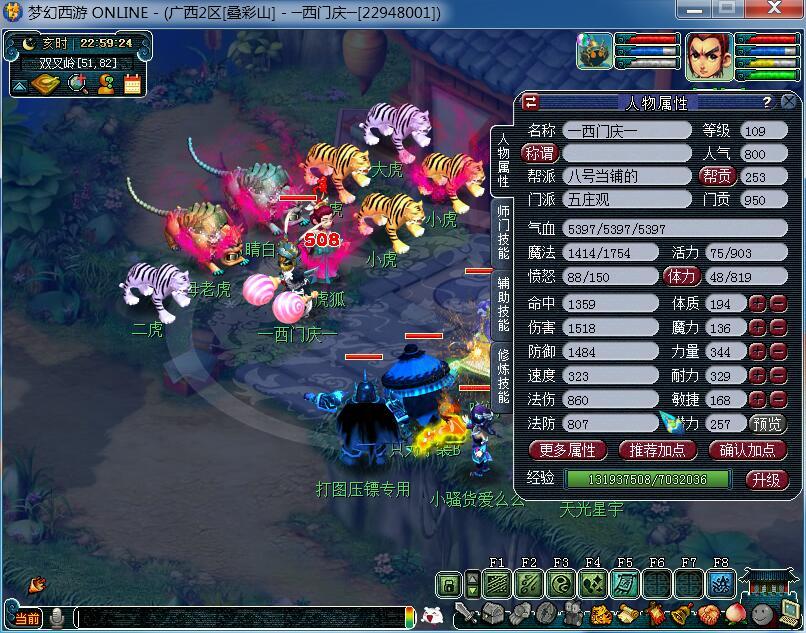
Task: Add a point to 体质
Action: point(759,303)
